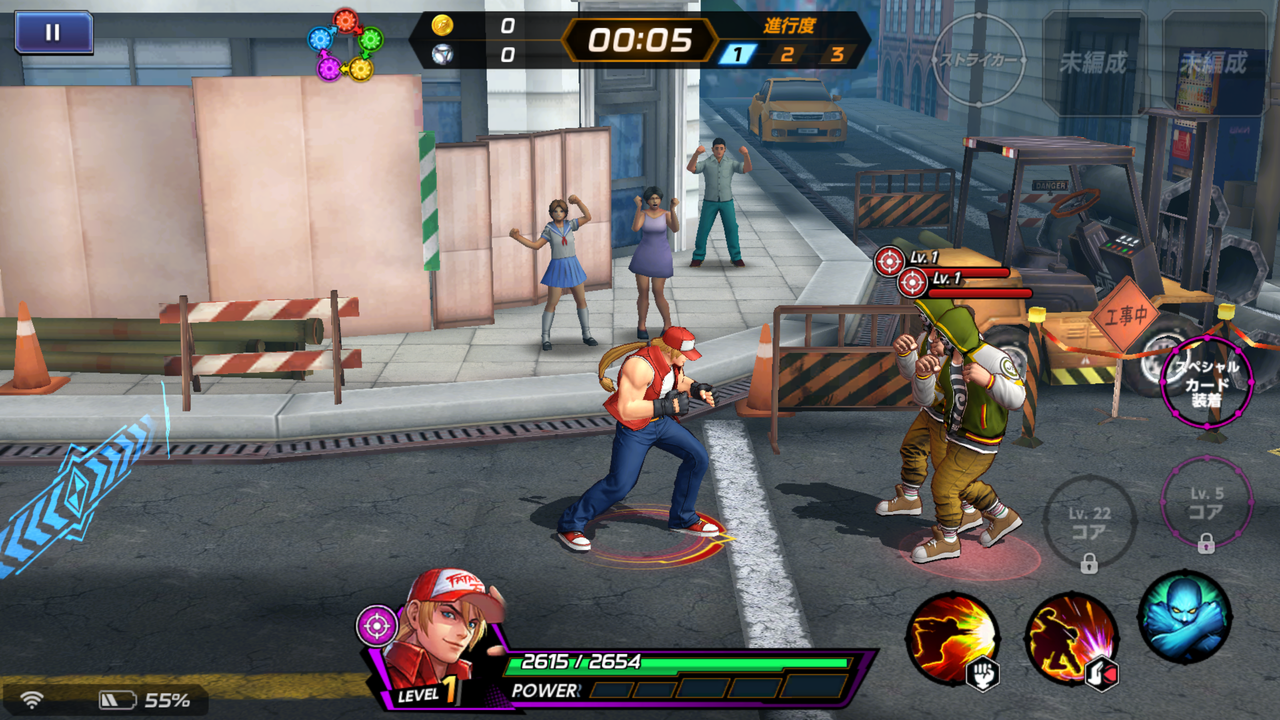The image size is (1280, 720).
Task: Tap the ストライカー striker slot
Action: 977,60
